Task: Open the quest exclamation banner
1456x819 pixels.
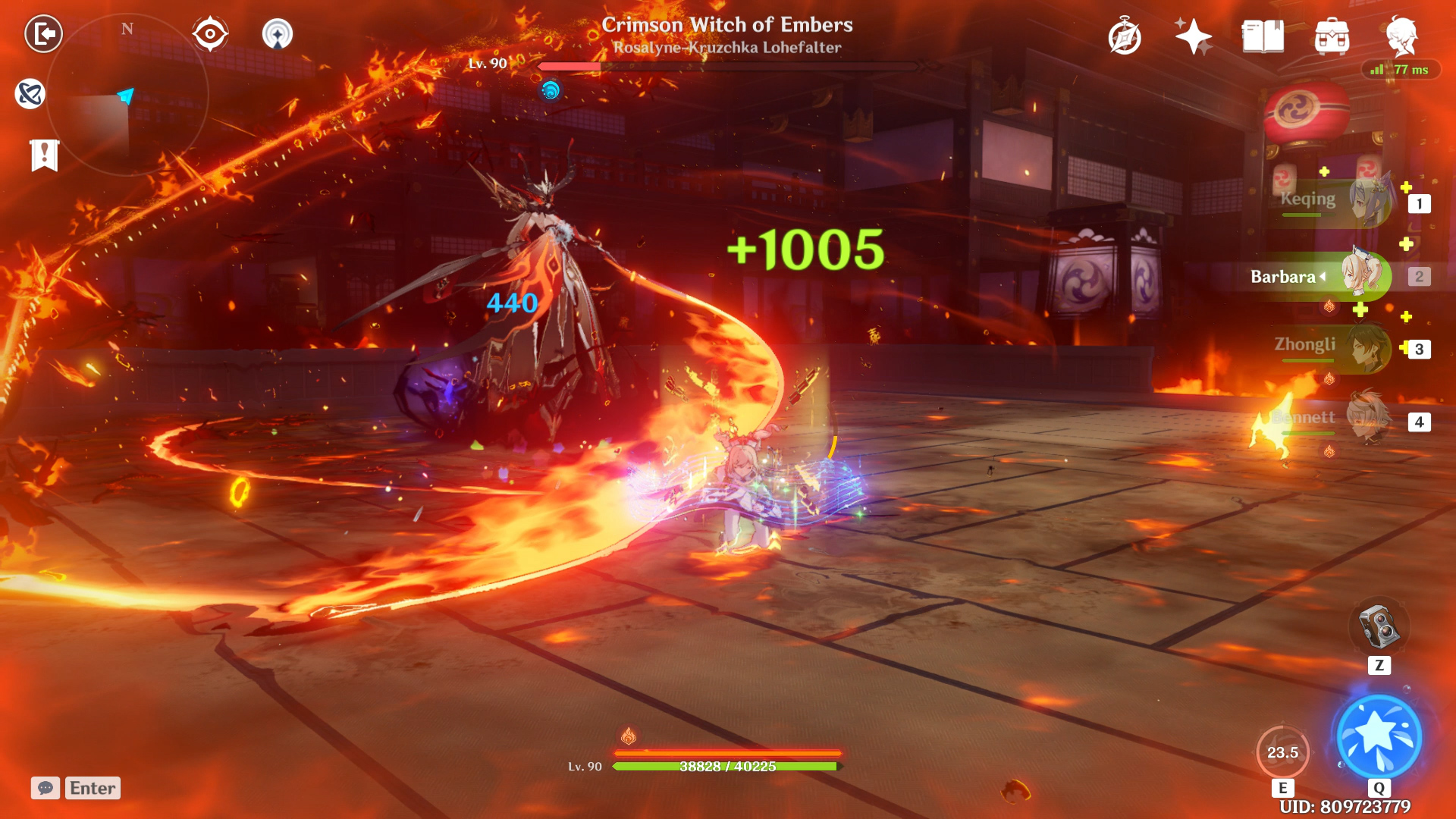Action: pyautogui.click(x=45, y=155)
